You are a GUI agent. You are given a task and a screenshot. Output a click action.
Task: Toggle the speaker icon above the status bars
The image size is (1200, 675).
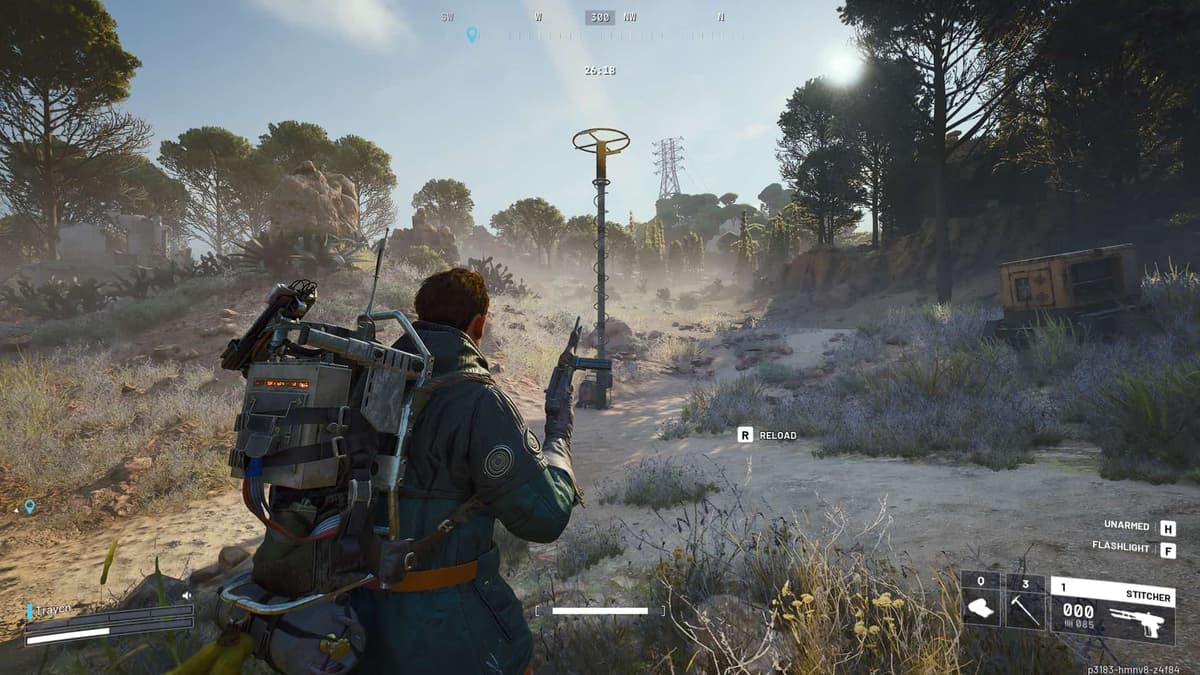[x=186, y=596]
